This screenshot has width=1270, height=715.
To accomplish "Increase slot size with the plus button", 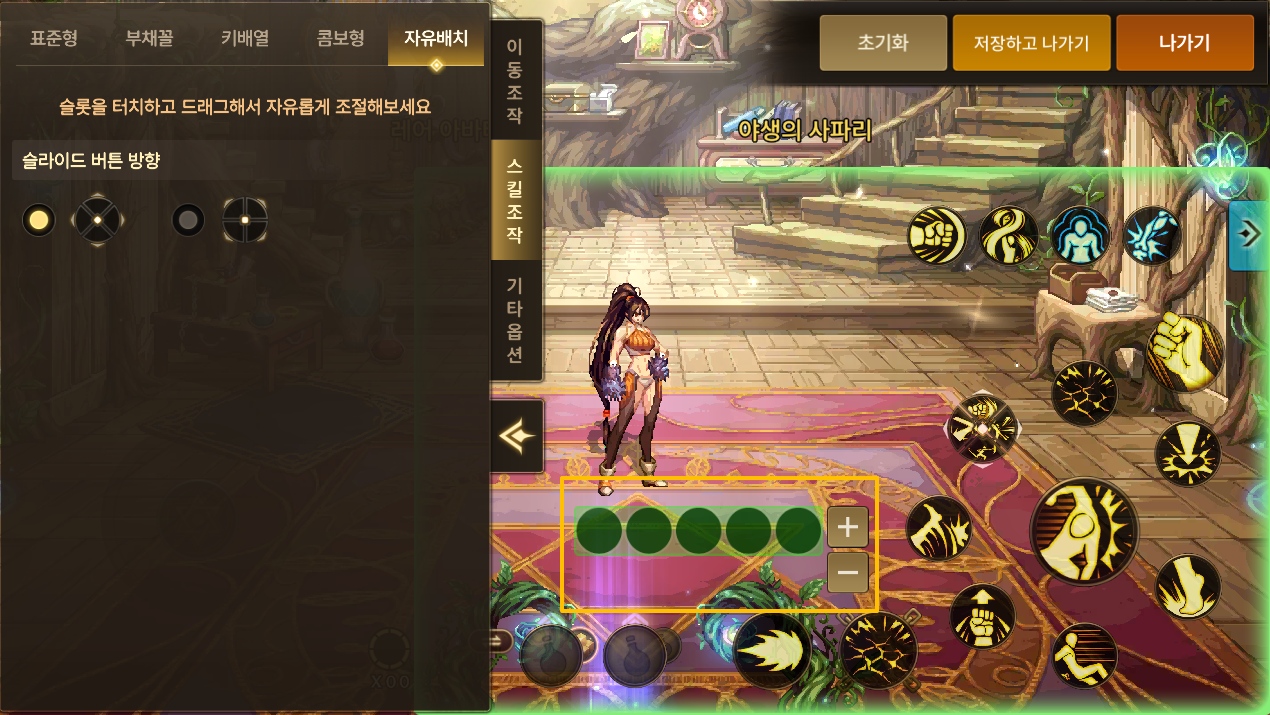I will (x=848, y=526).
